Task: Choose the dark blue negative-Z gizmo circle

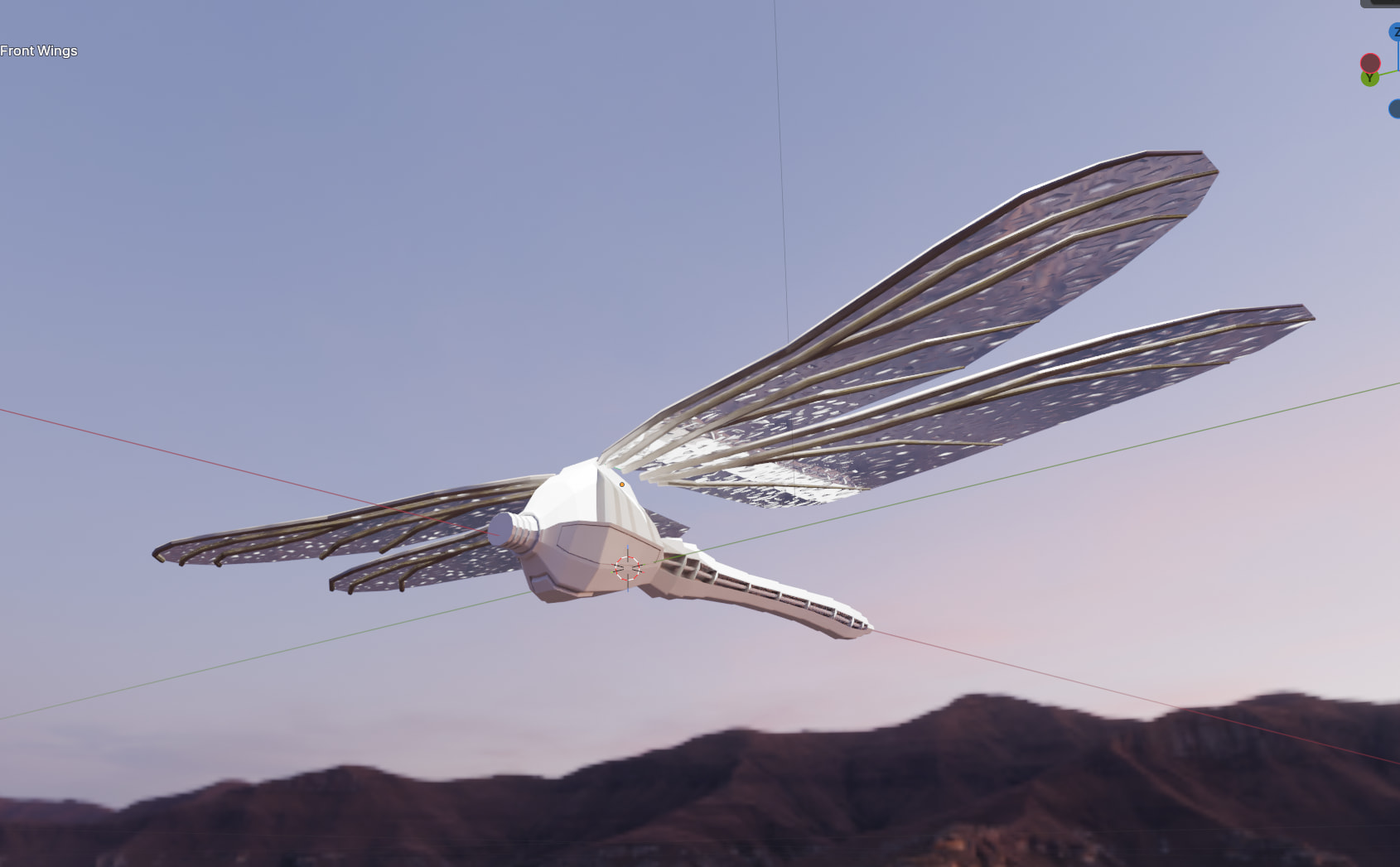Action: tap(1395, 108)
